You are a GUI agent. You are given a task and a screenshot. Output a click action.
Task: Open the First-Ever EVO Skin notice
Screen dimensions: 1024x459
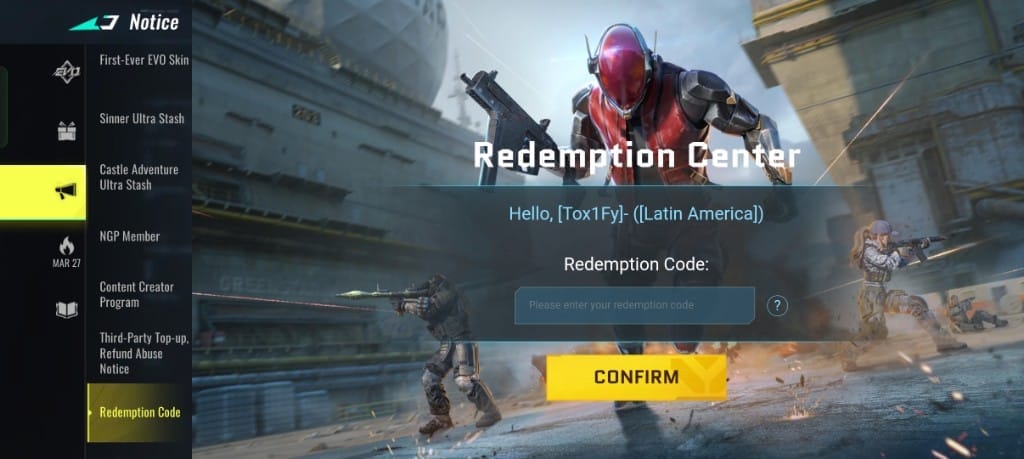point(144,60)
